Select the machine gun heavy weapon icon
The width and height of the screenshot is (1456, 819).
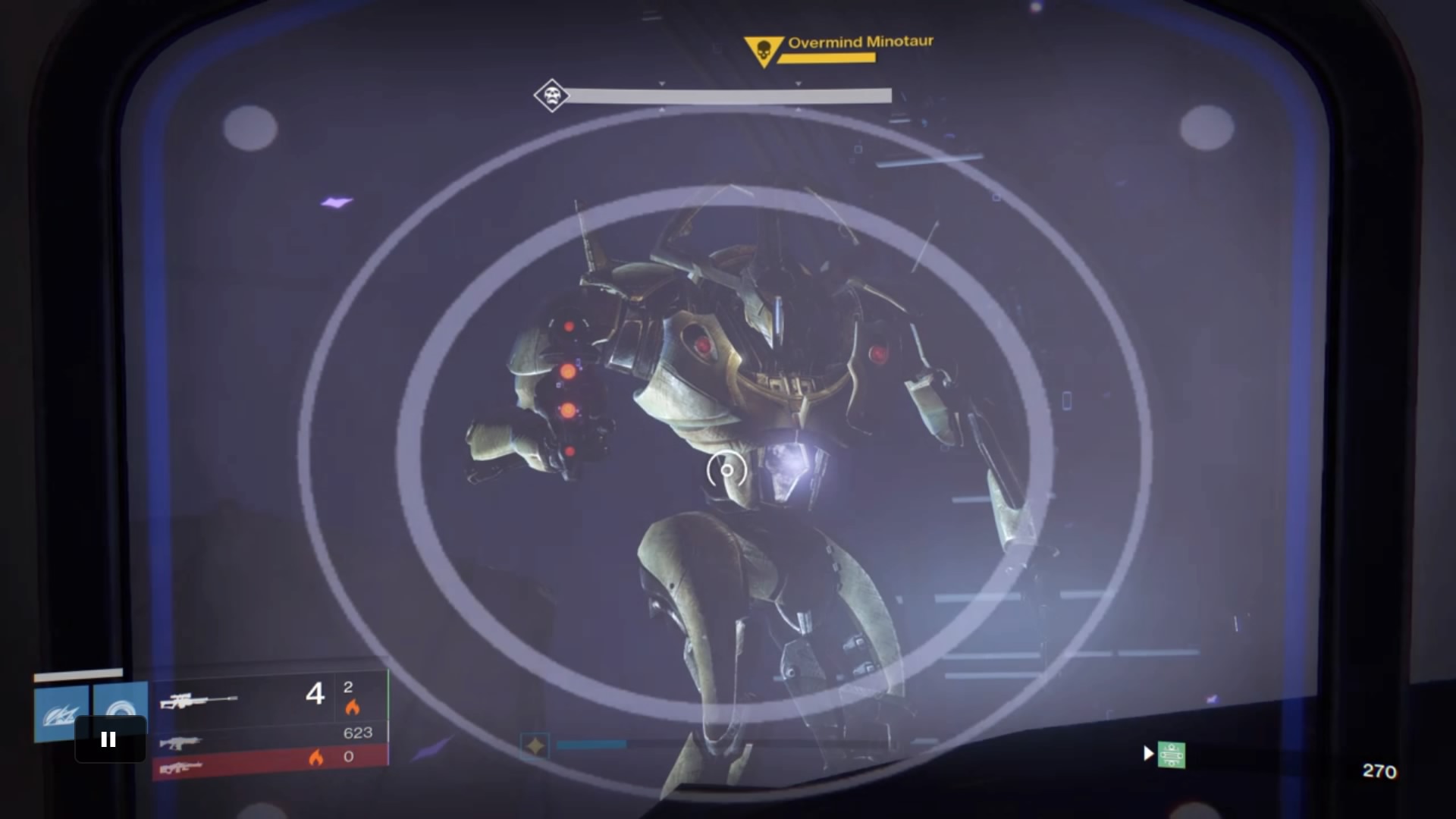[x=182, y=768]
